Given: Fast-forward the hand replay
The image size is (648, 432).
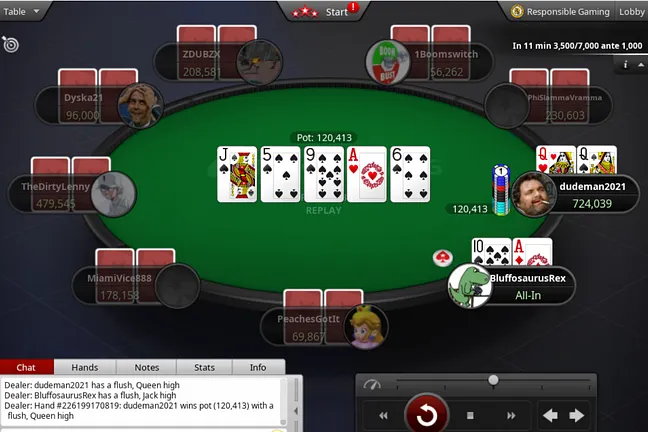Looking at the screenshot, I should (511, 415).
